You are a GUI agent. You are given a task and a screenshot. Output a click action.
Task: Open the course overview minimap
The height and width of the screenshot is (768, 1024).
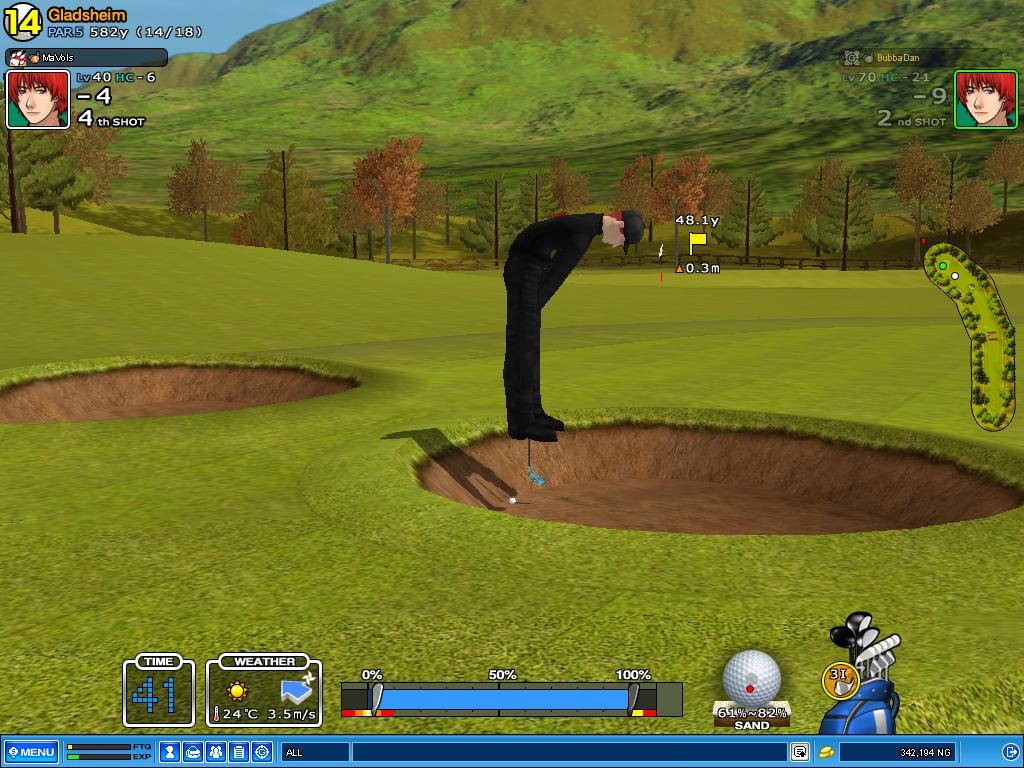coord(974,335)
